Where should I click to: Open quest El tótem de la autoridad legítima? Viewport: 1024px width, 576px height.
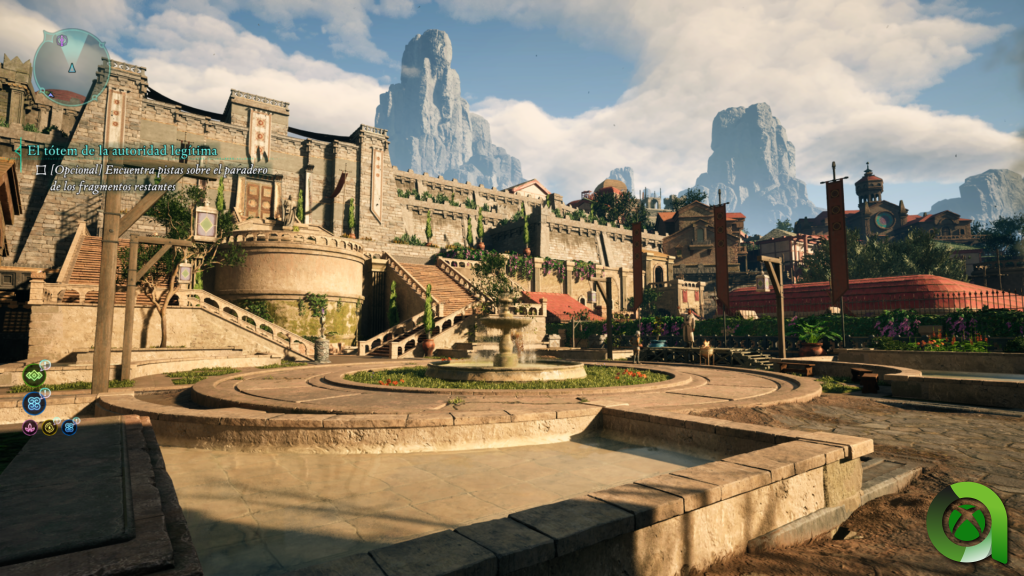(x=122, y=150)
